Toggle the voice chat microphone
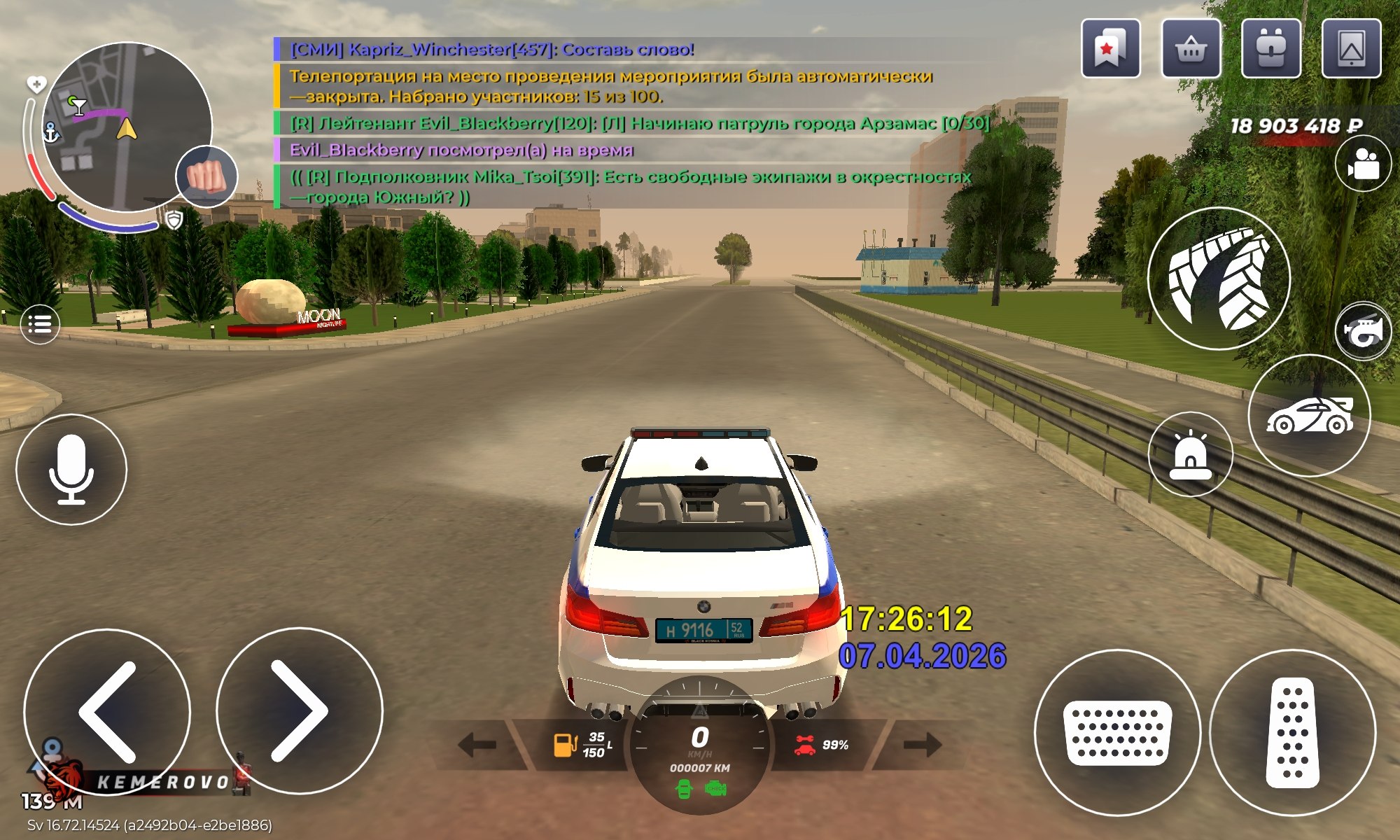Screen dimensions: 1400x840 (71, 469)
